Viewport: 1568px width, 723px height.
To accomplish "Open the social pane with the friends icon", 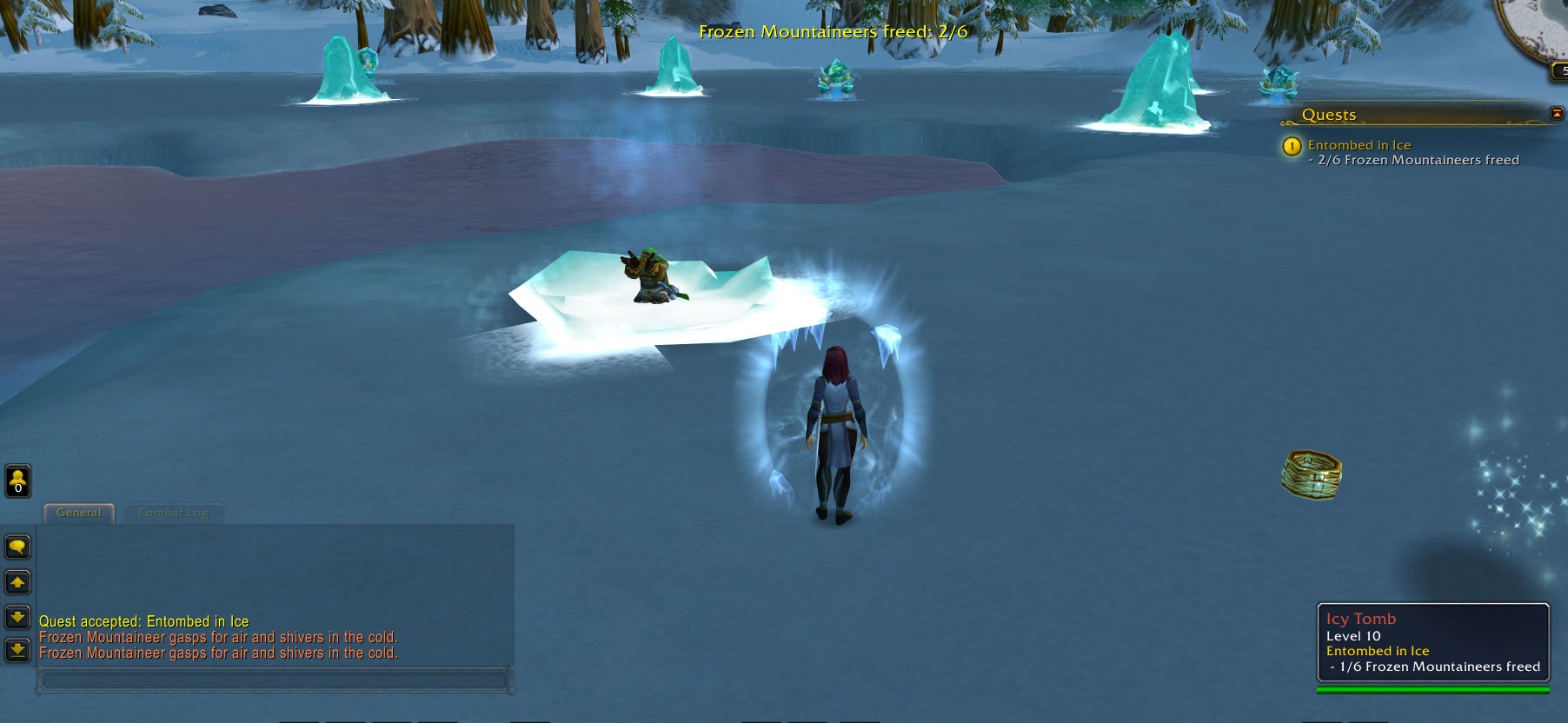I will coord(17,479).
